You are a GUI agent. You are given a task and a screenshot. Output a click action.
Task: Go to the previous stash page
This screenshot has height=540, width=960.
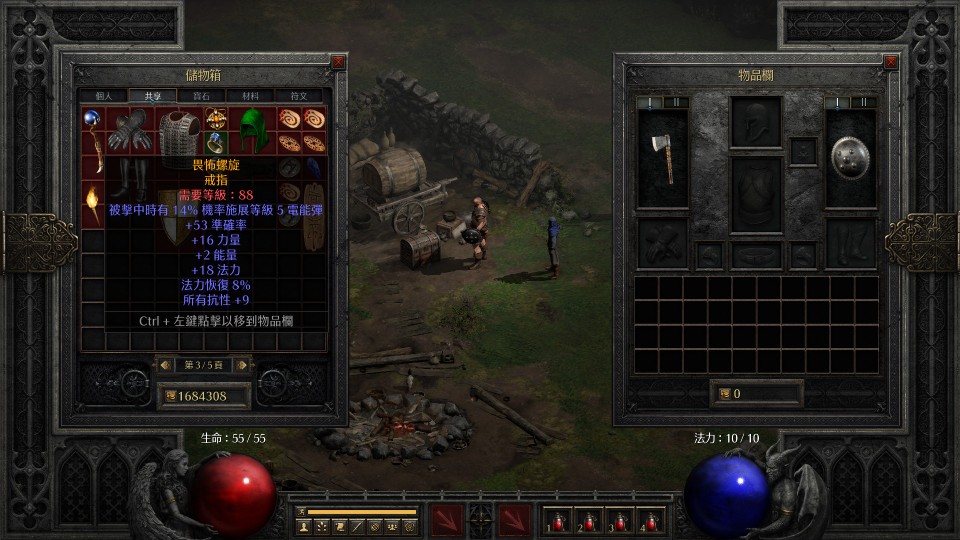point(164,365)
